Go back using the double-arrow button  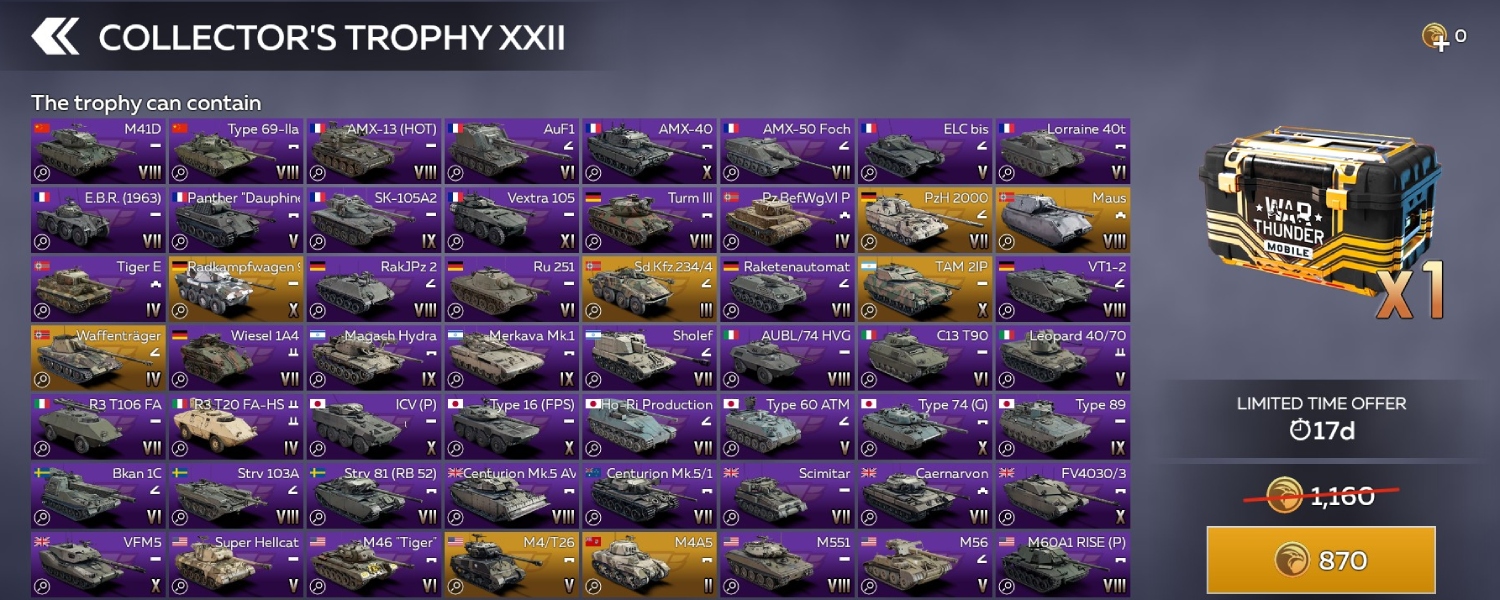[55, 37]
